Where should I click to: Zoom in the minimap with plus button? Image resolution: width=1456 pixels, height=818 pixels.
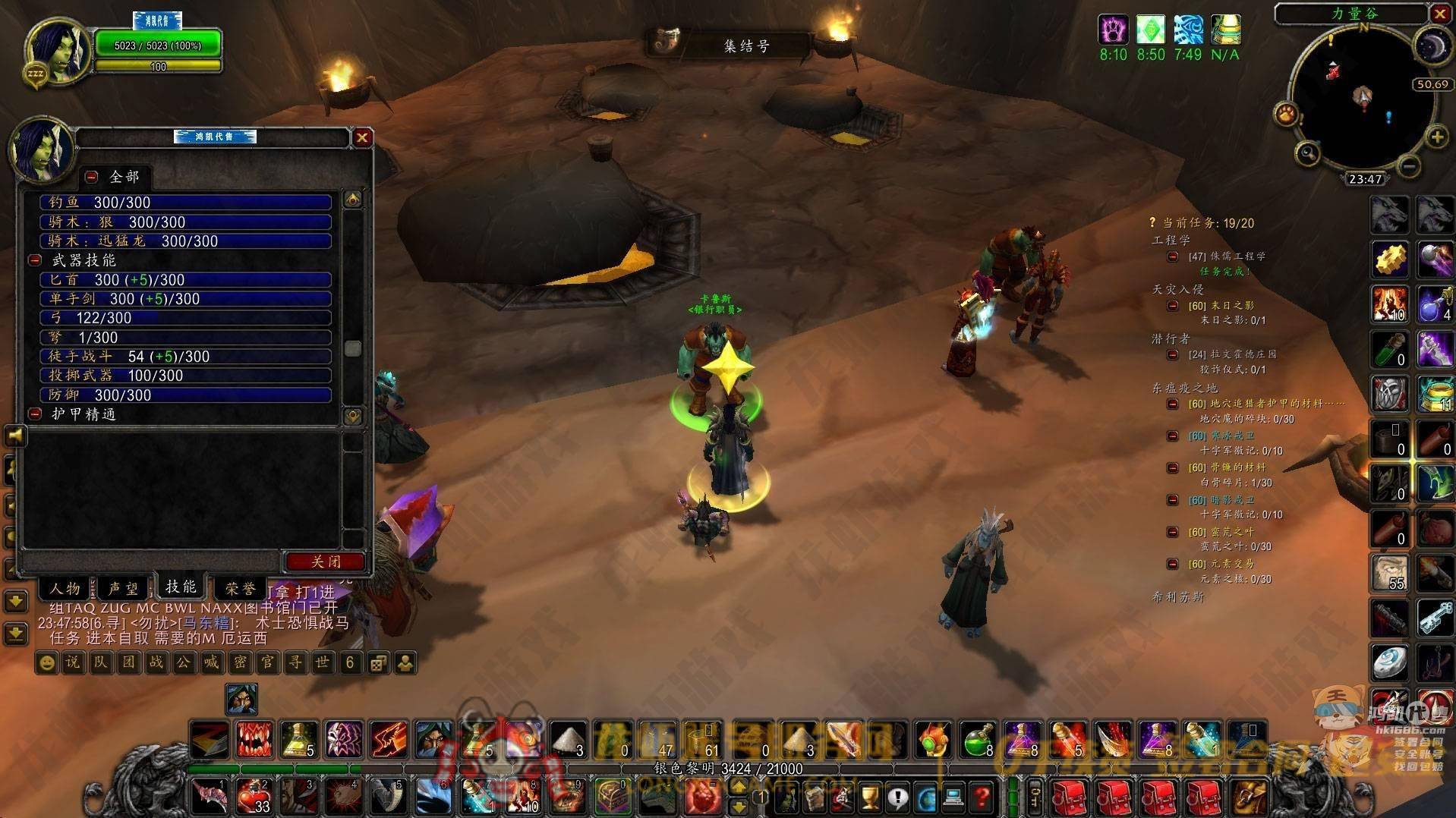coord(1436,137)
